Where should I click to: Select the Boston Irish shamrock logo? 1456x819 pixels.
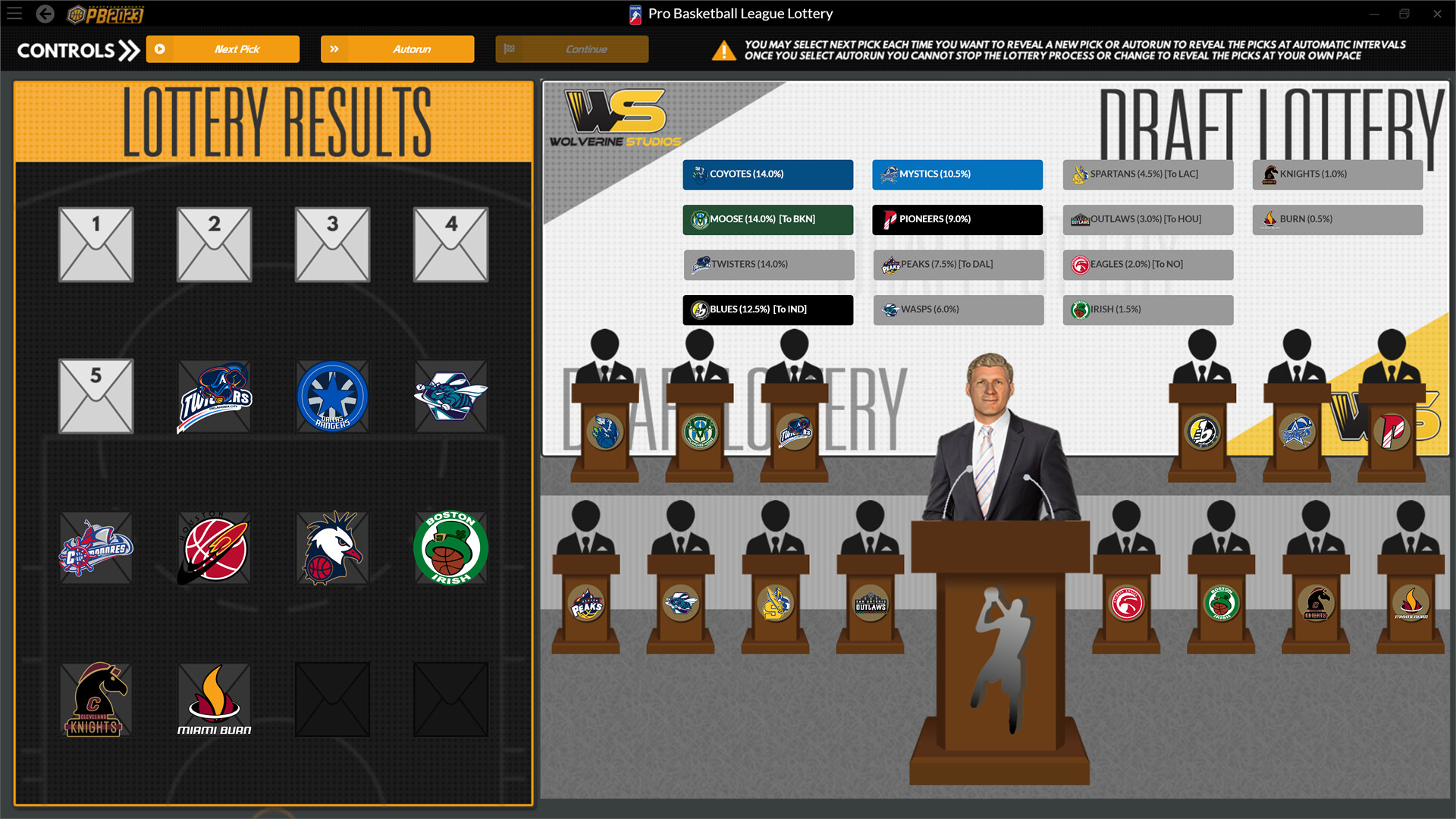tap(450, 548)
